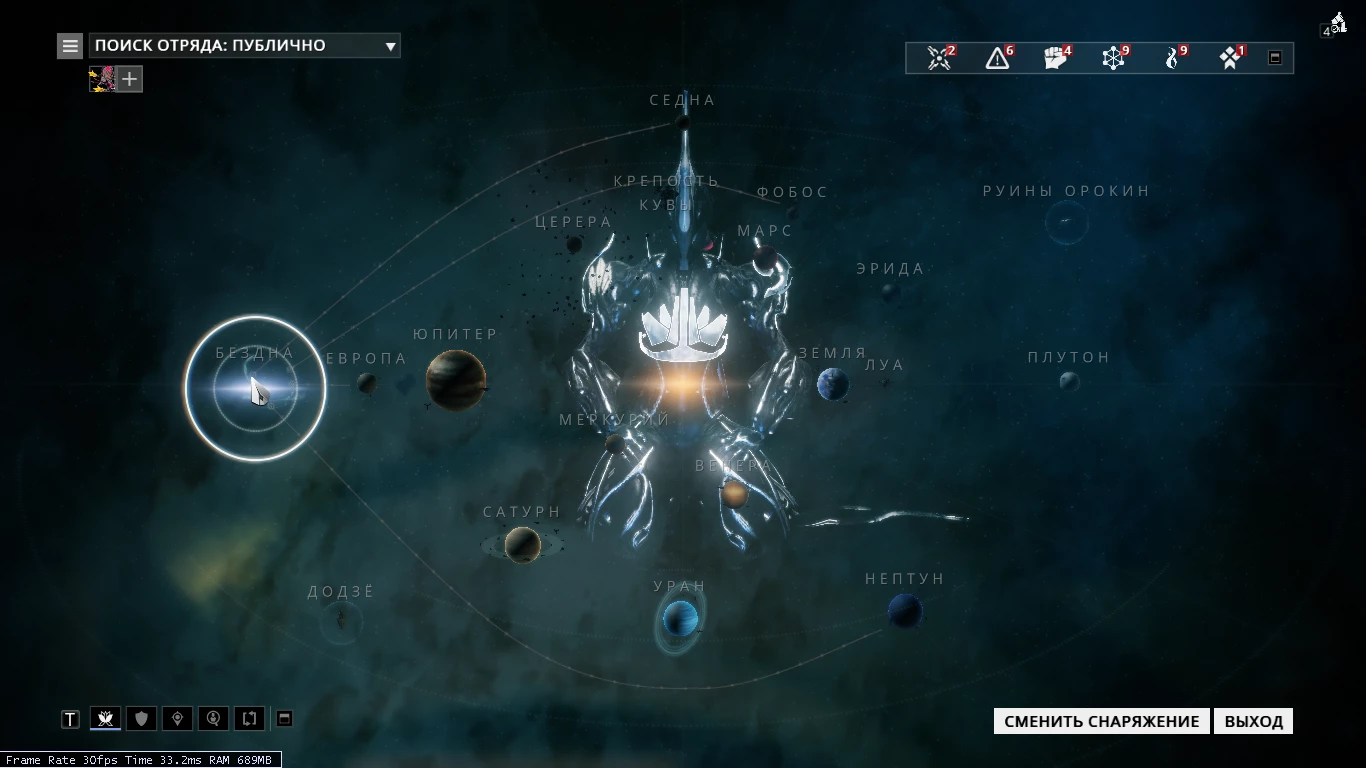Open the hamburger menu beside squad search

pyautogui.click(x=70, y=46)
